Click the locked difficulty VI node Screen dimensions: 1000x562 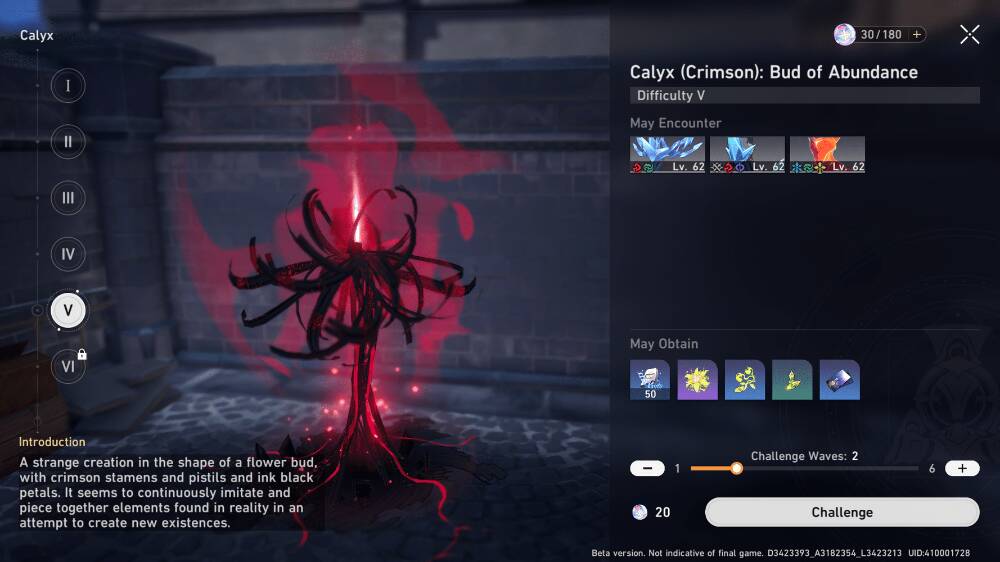(x=68, y=366)
